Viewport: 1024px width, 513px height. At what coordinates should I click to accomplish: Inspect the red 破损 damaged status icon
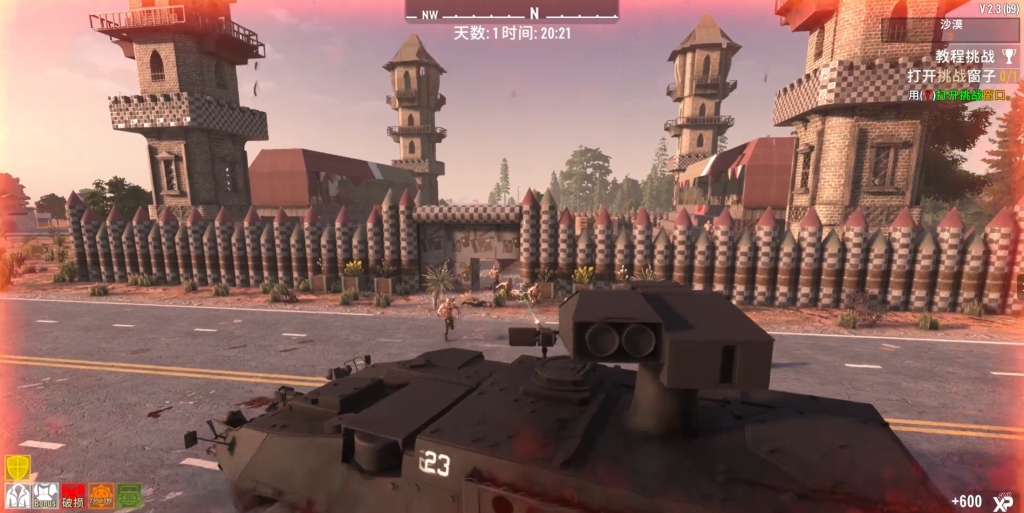point(73,495)
